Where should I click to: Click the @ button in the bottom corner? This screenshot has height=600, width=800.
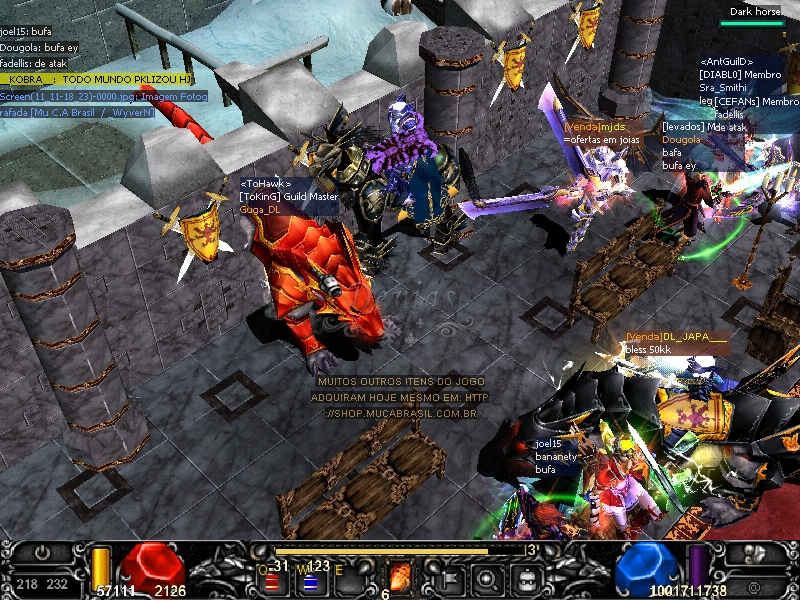tap(754, 586)
